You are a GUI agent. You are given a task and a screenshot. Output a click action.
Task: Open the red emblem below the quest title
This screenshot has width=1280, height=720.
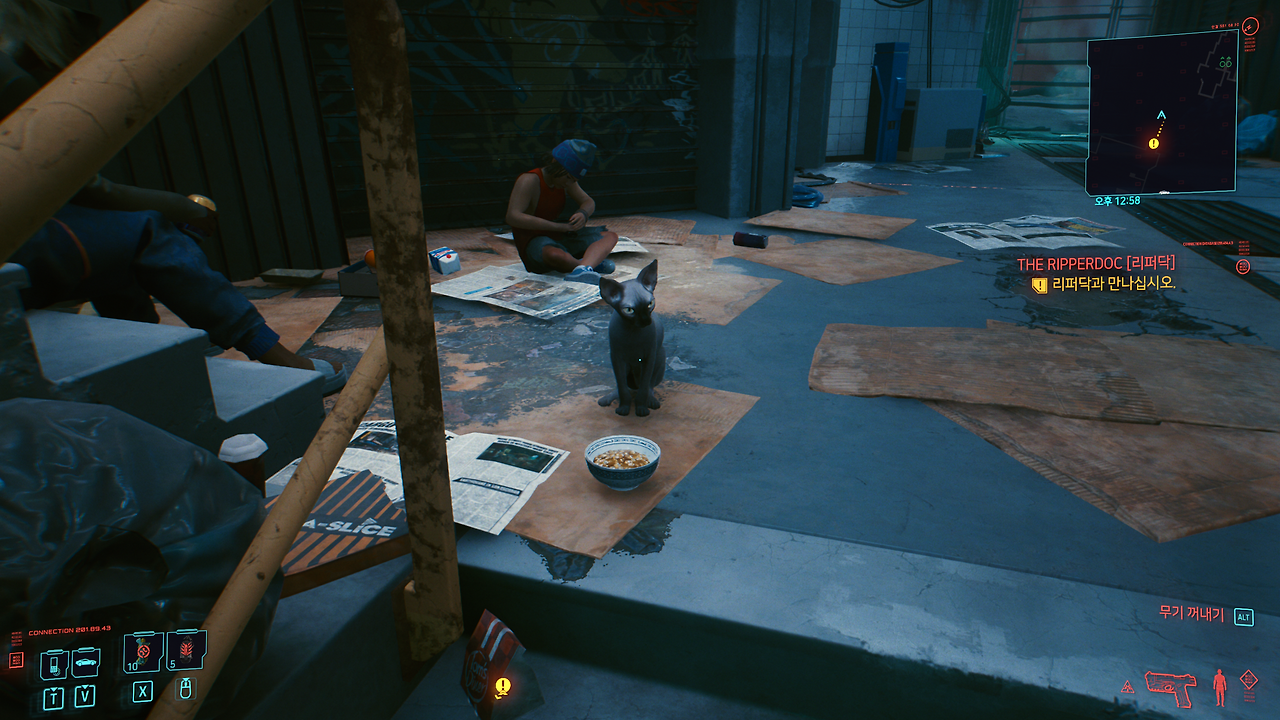pyautogui.click(x=1243, y=266)
